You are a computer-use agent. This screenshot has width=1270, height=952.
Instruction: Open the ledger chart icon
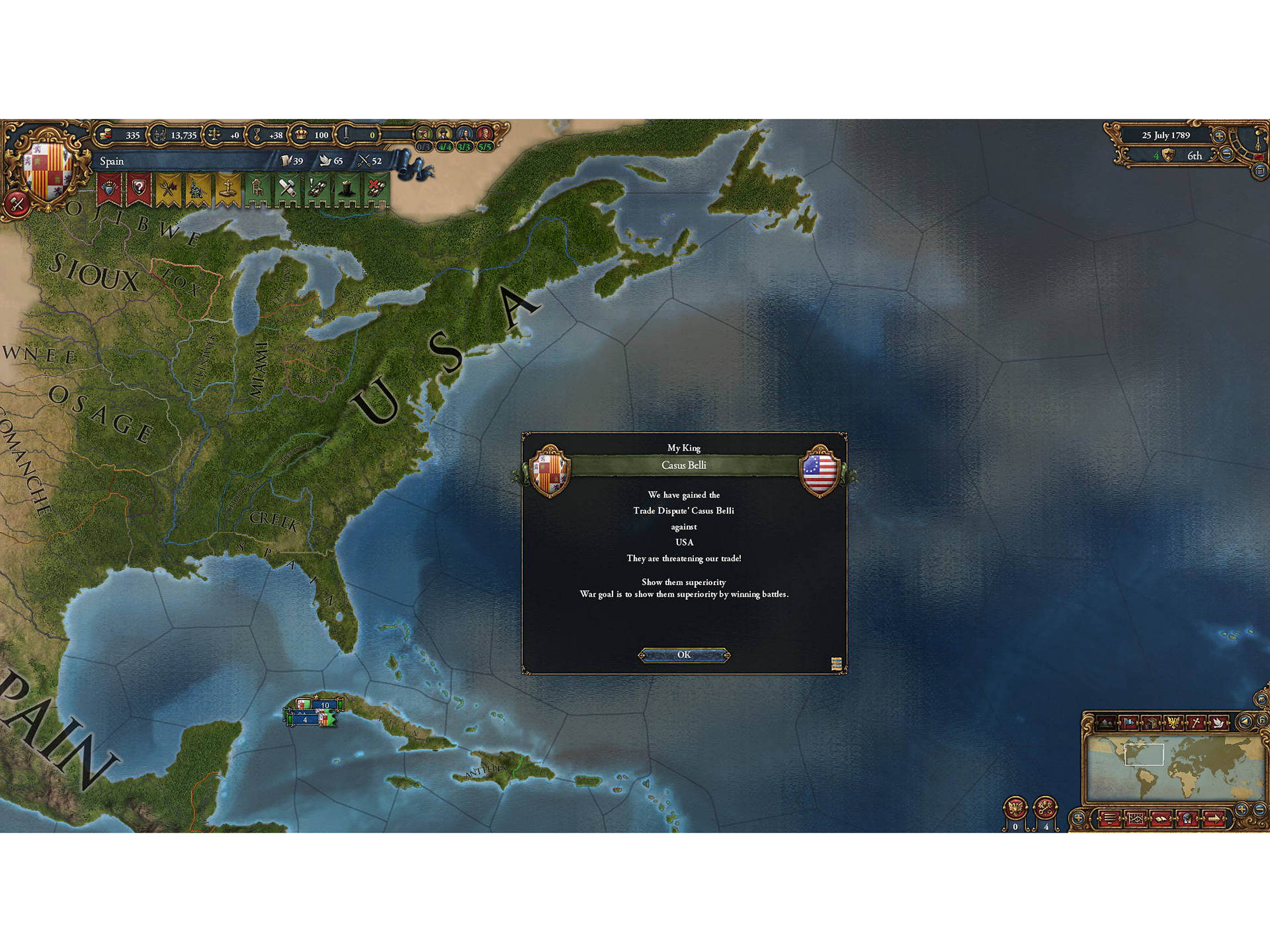[x=1136, y=819]
